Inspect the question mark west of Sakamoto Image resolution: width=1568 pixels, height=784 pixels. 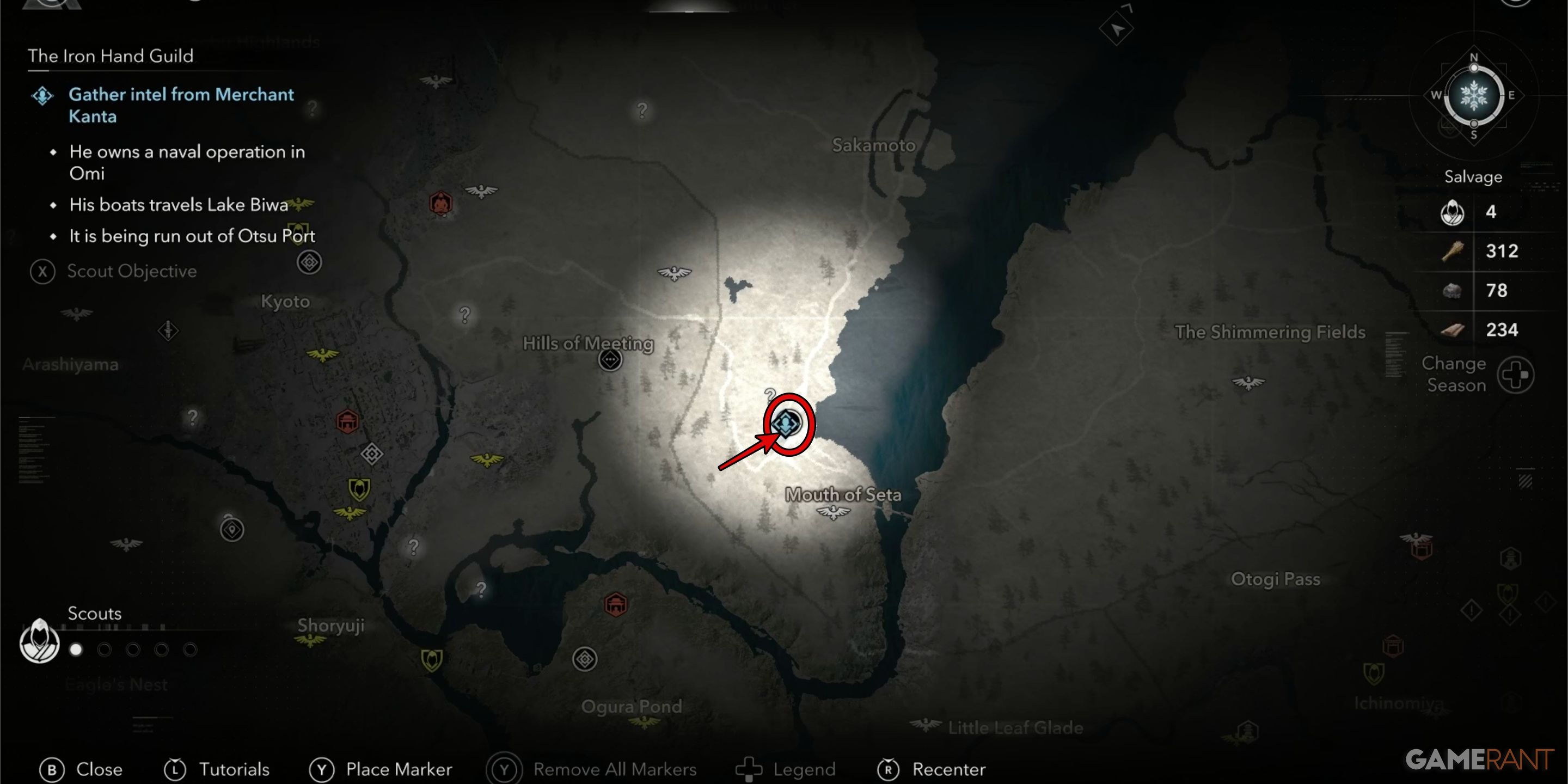click(641, 111)
